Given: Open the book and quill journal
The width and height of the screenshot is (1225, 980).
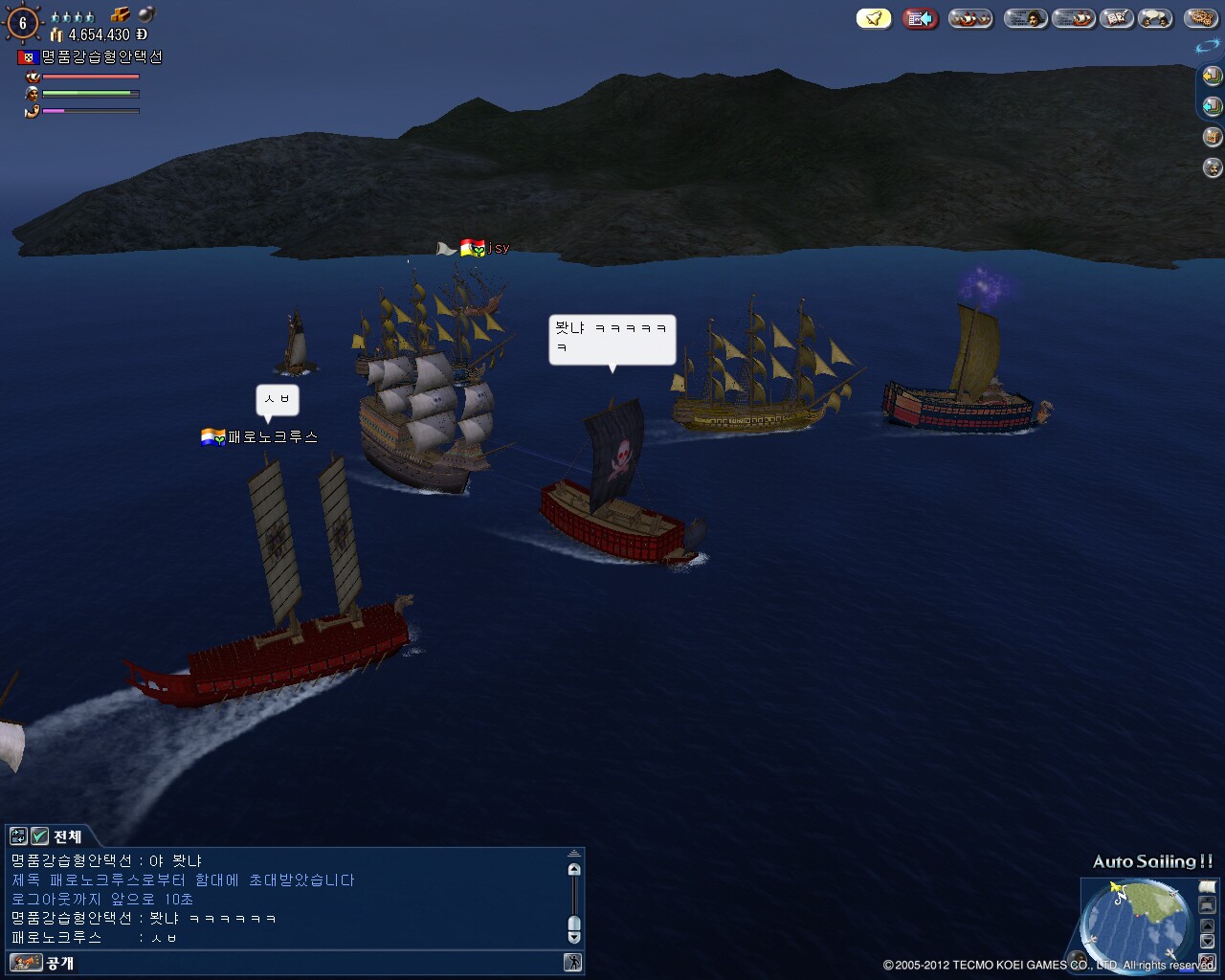Looking at the screenshot, I should [1116, 18].
